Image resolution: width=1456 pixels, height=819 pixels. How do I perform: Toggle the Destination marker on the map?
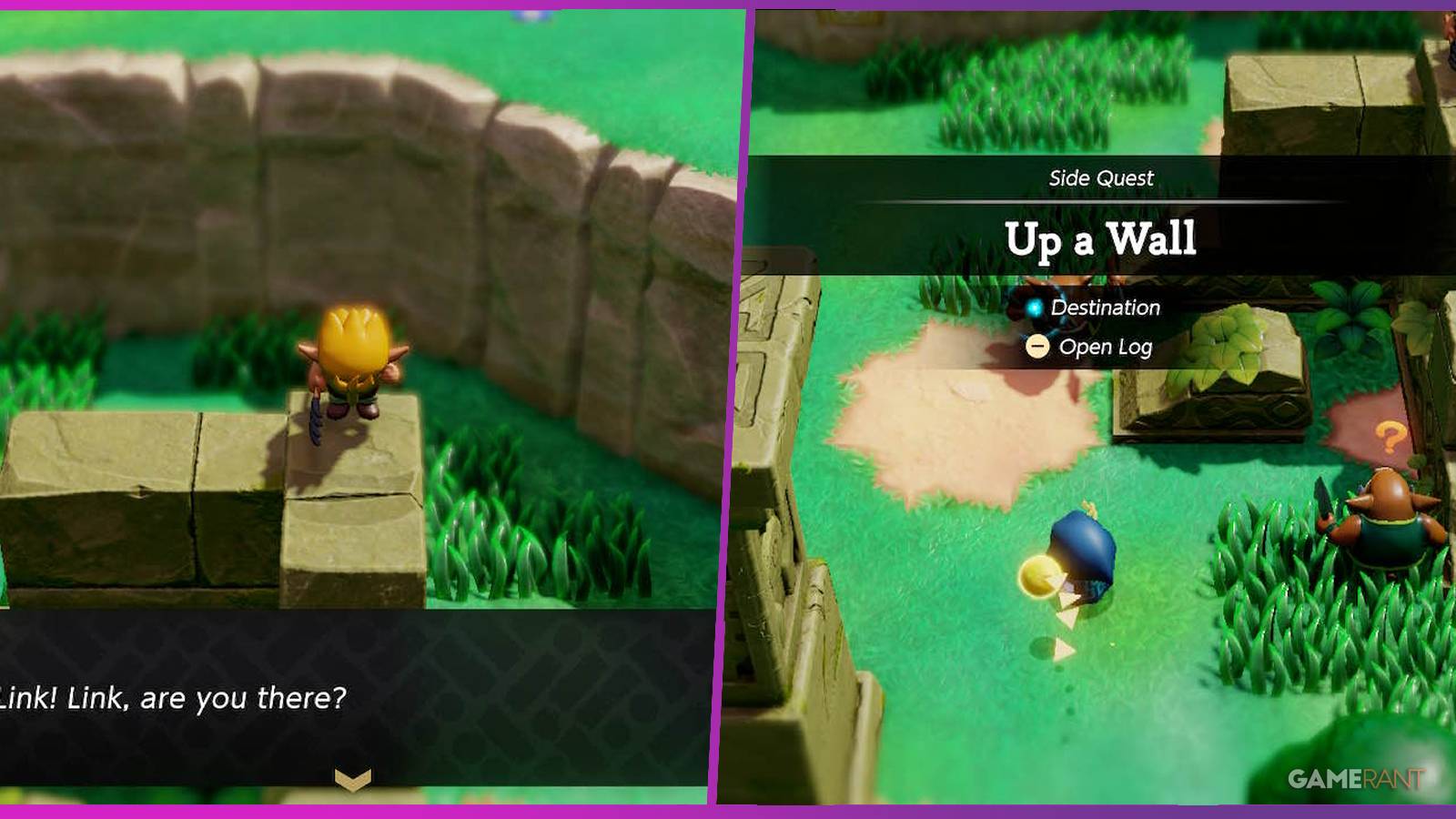click(x=1034, y=308)
